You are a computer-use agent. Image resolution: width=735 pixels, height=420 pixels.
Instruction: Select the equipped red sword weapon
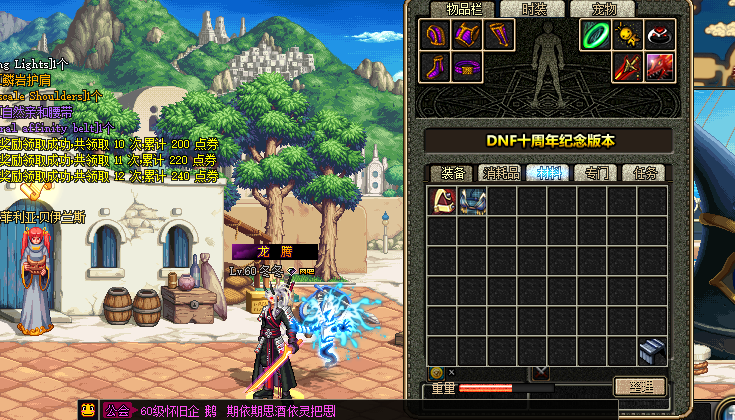coord(628,68)
